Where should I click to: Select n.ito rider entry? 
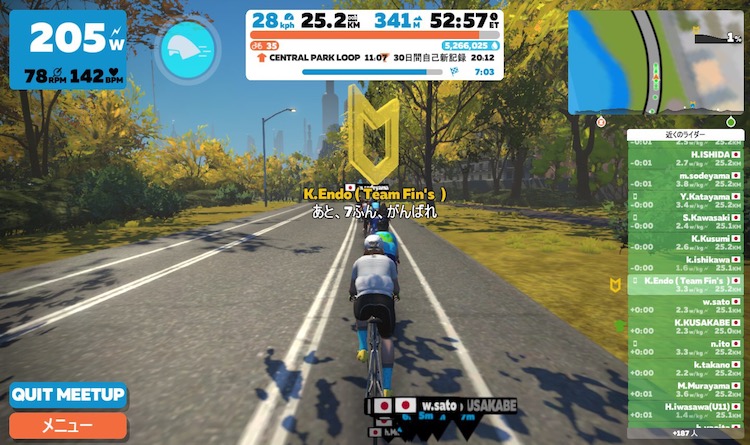click(686, 347)
